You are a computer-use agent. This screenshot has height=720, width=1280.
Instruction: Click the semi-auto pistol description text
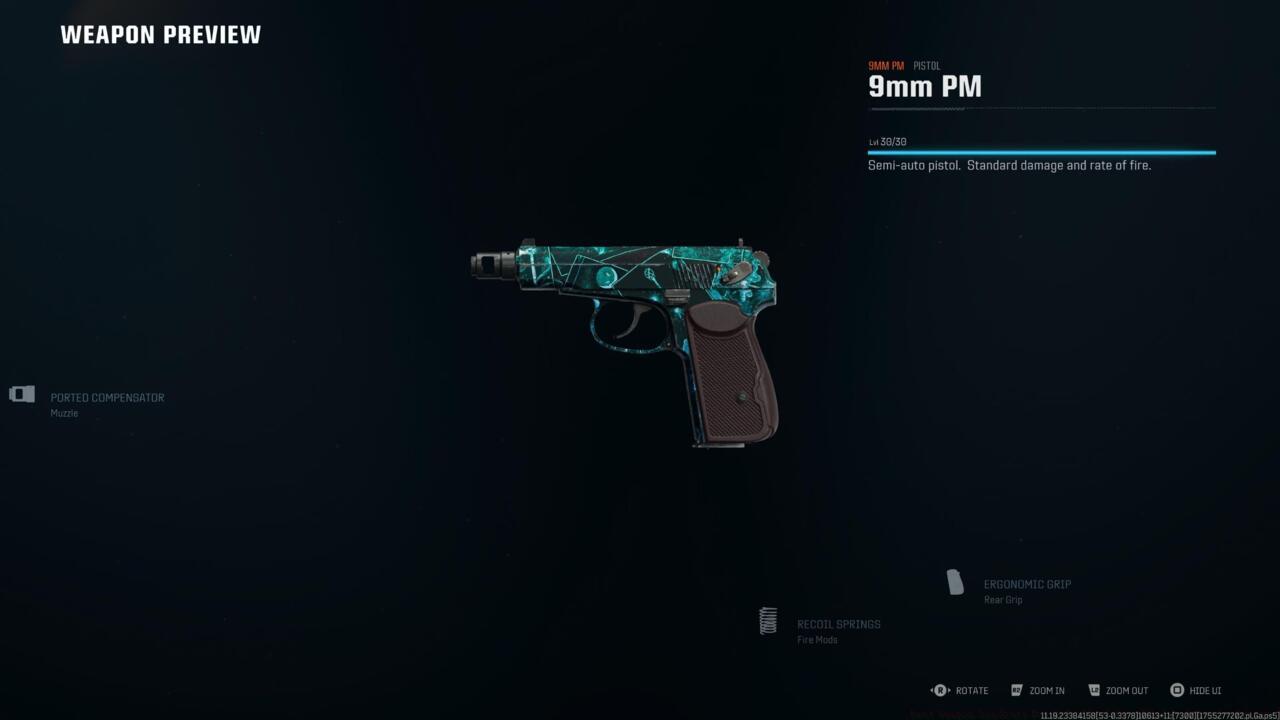(1009, 165)
